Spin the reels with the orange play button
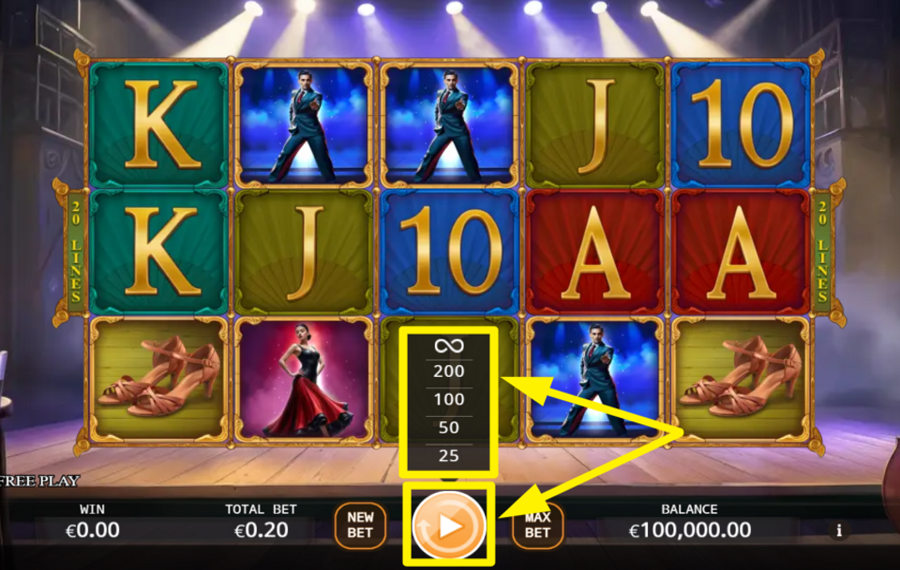Viewport: 900px width, 570px height. [448, 524]
